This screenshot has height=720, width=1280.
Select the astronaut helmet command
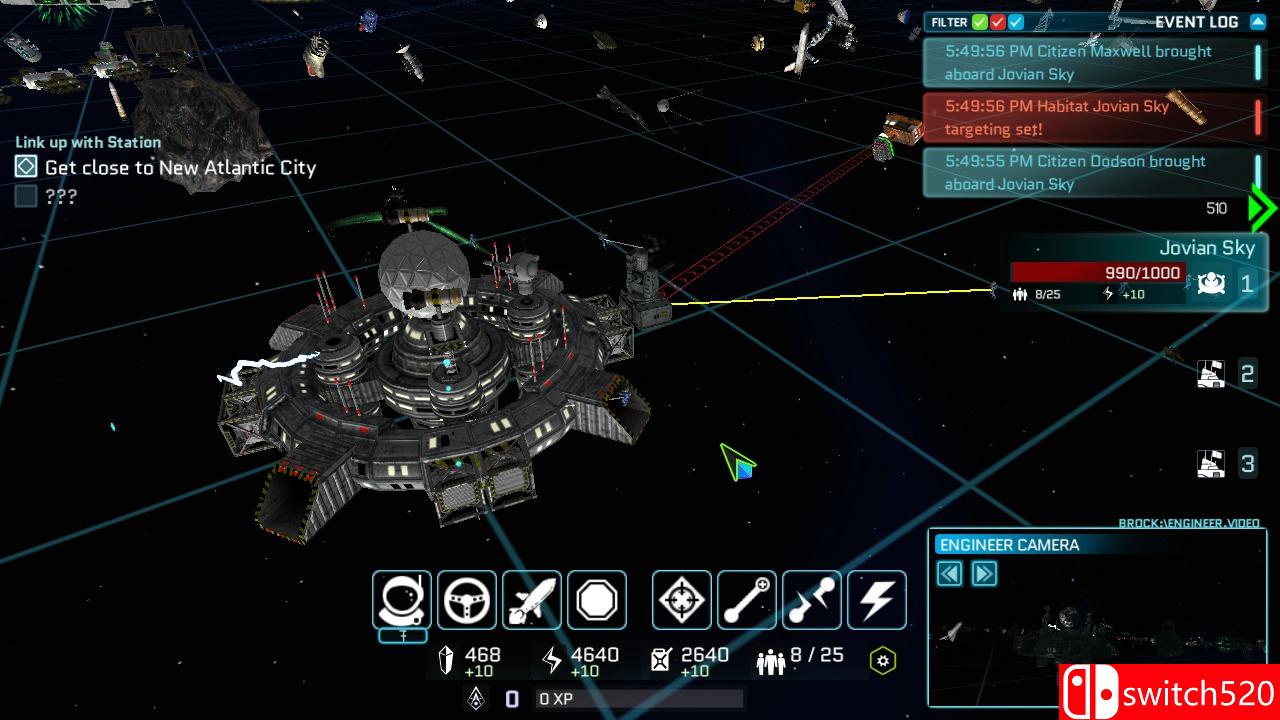click(402, 600)
